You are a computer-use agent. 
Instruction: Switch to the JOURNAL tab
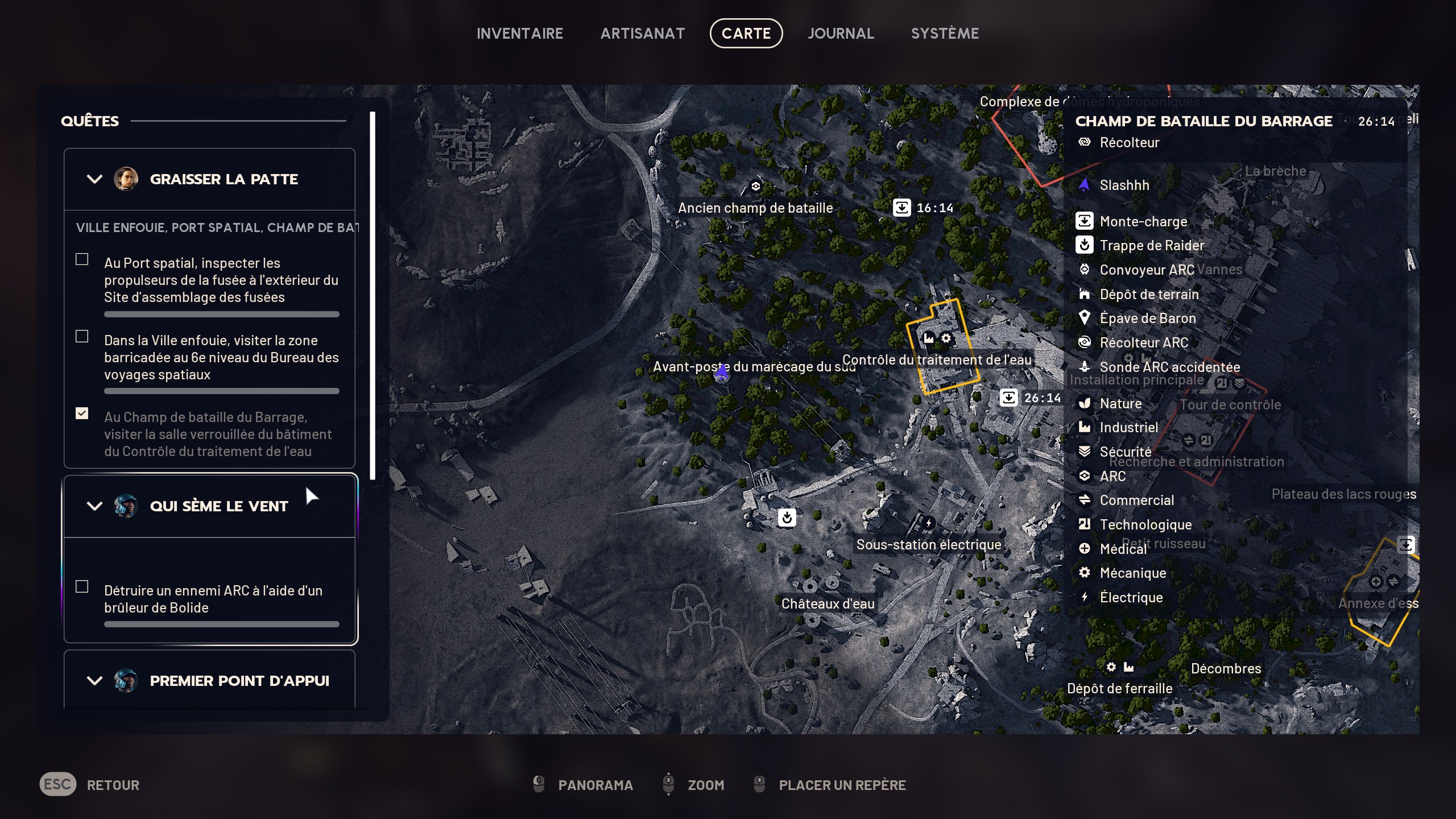(x=841, y=32)
